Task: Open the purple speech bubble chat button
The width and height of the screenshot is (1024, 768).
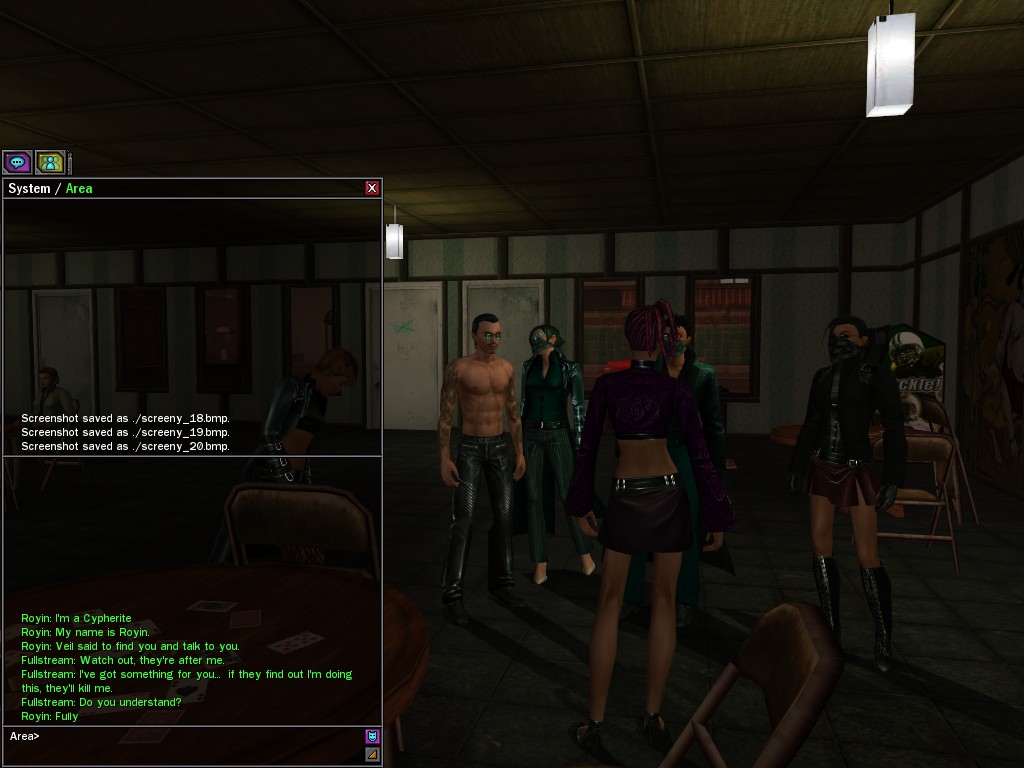Action: (x=17, y=162)
